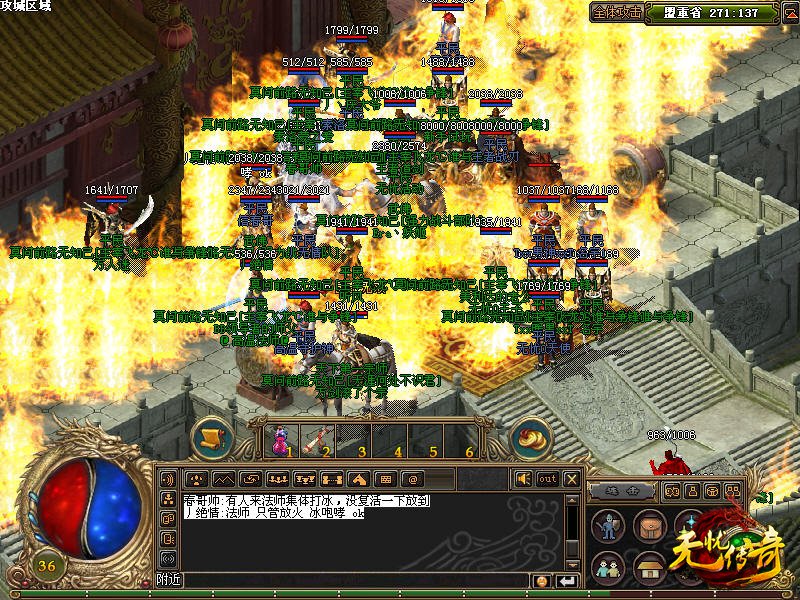
Task: Expand the map panel with the arrow button
Action: coord(787,13)
